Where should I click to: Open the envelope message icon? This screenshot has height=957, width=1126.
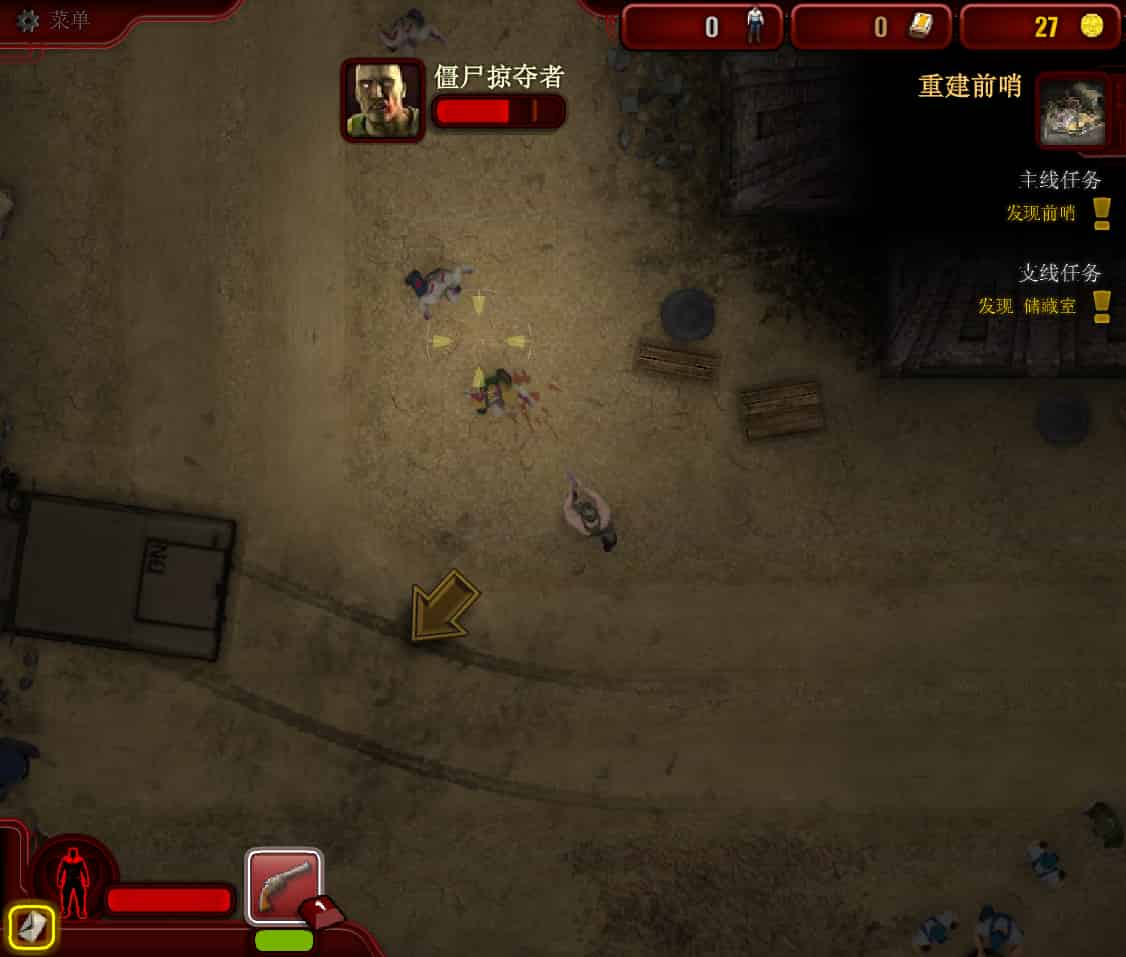click(x=33, y=927)
